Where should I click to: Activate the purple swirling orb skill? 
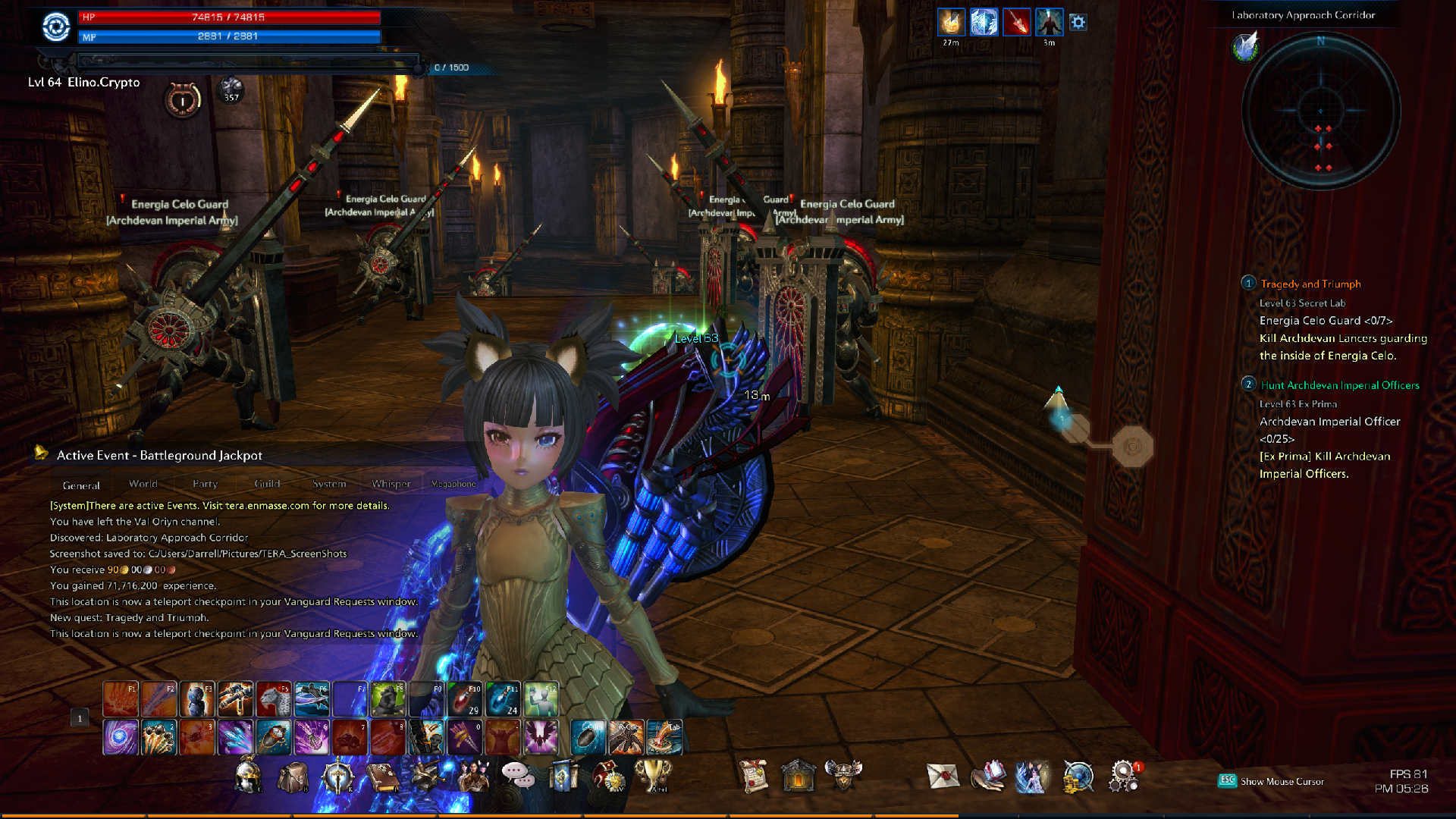[x=121, y=737]
